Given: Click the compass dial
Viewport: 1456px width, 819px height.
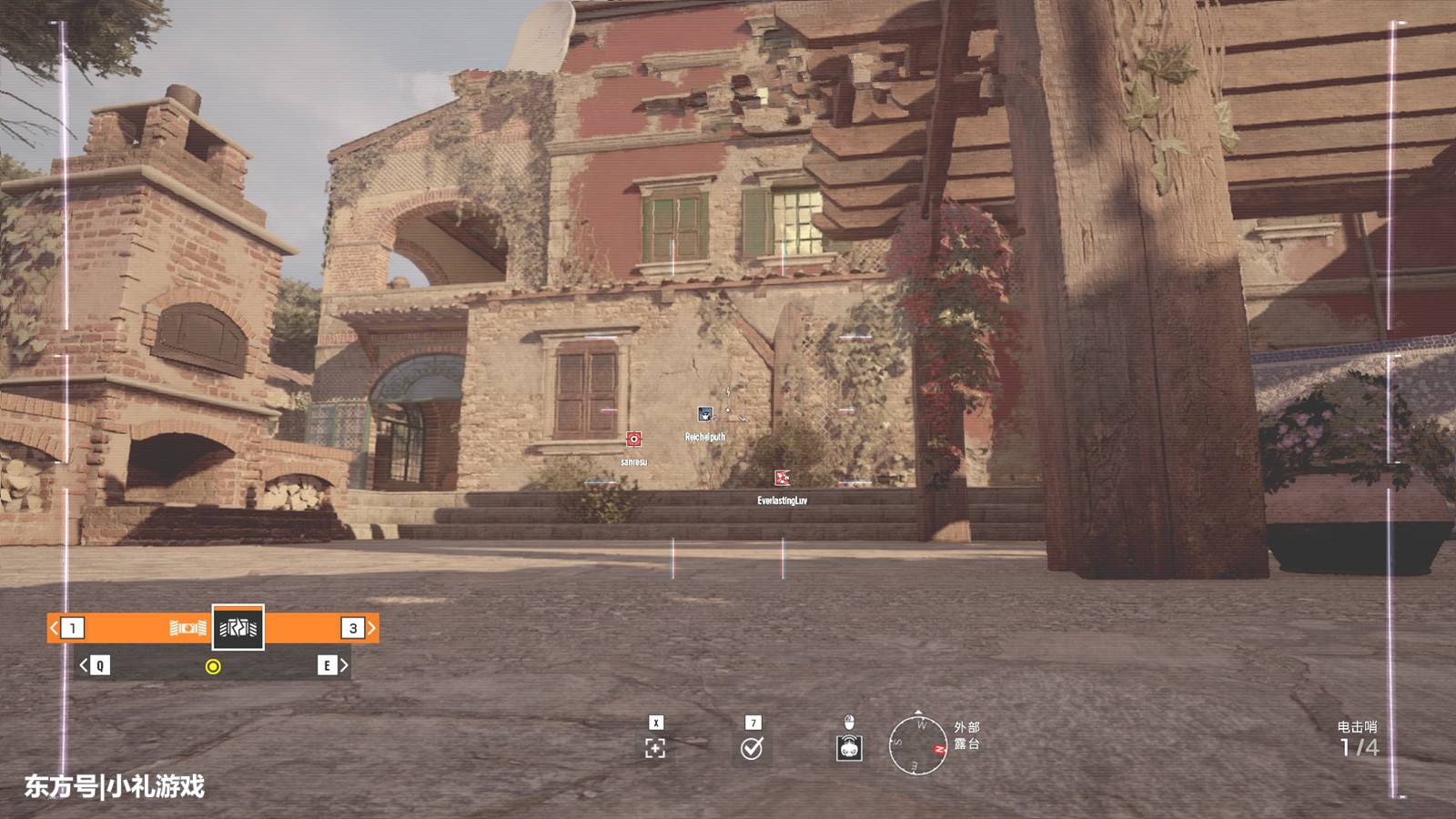Looking at the screenshot, I should pos(918,744).
